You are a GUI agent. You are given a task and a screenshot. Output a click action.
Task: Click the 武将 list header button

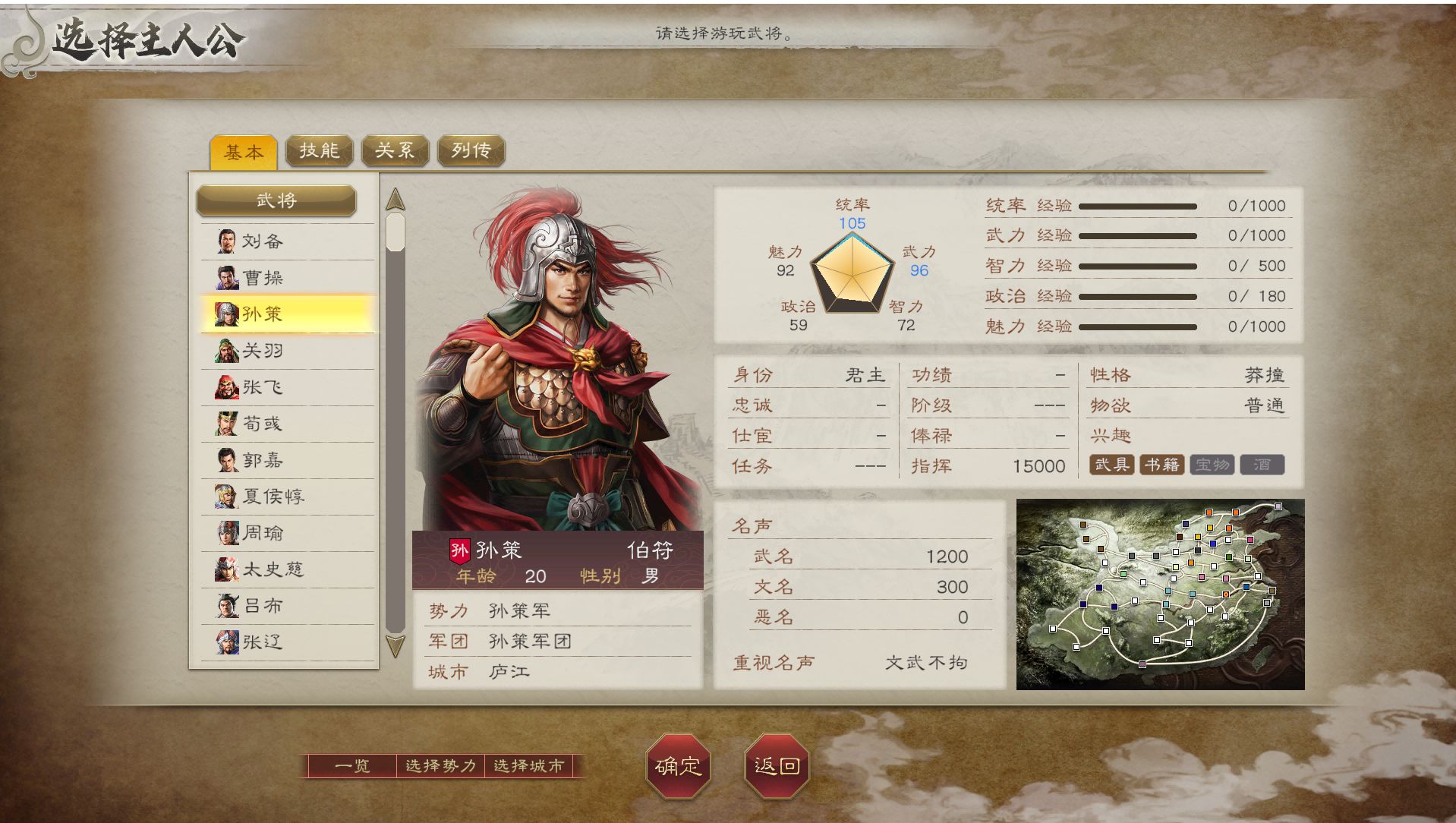click(x=276, y=200)
